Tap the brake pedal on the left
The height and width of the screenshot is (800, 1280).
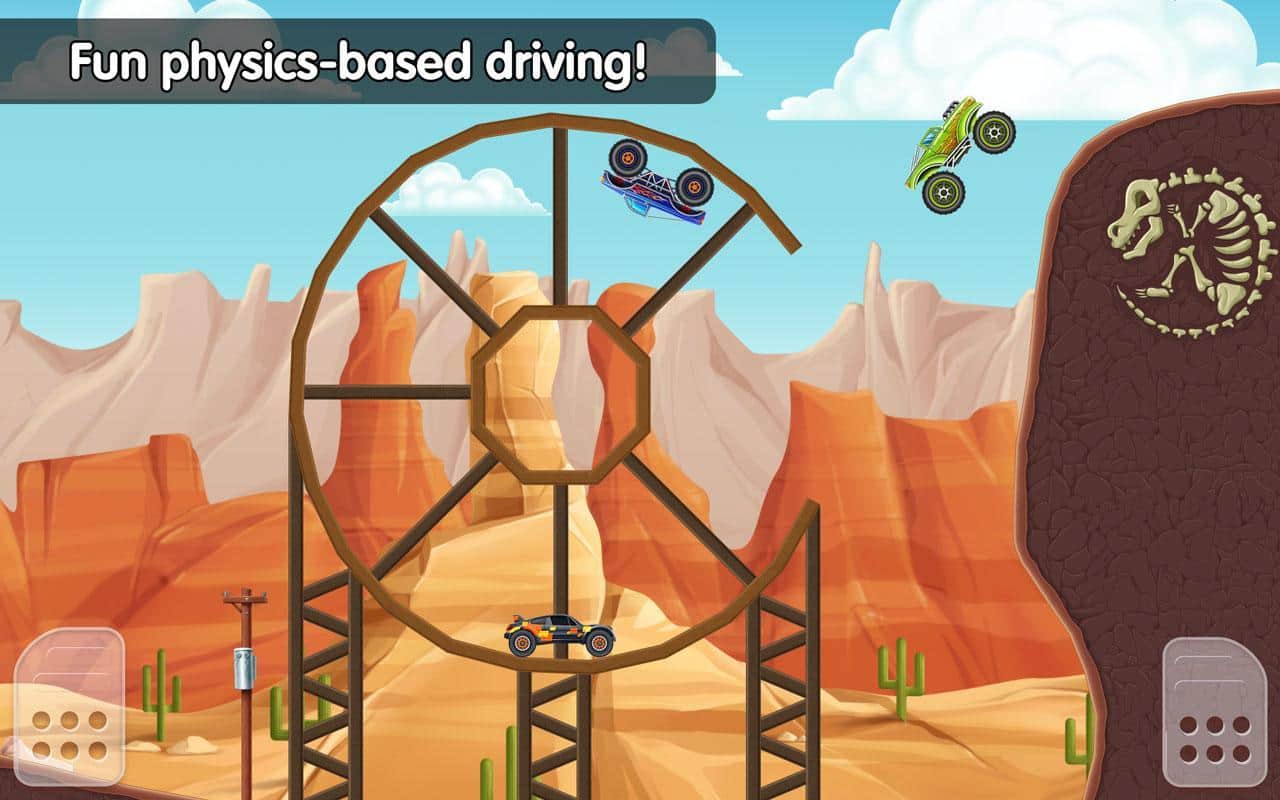[69, 709]
